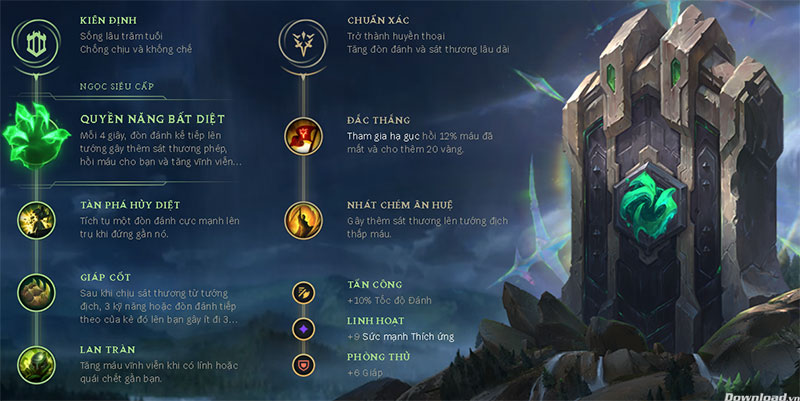Choose the Phòng Thủ armor shard
800x401 pixels.
click(303, 364)
